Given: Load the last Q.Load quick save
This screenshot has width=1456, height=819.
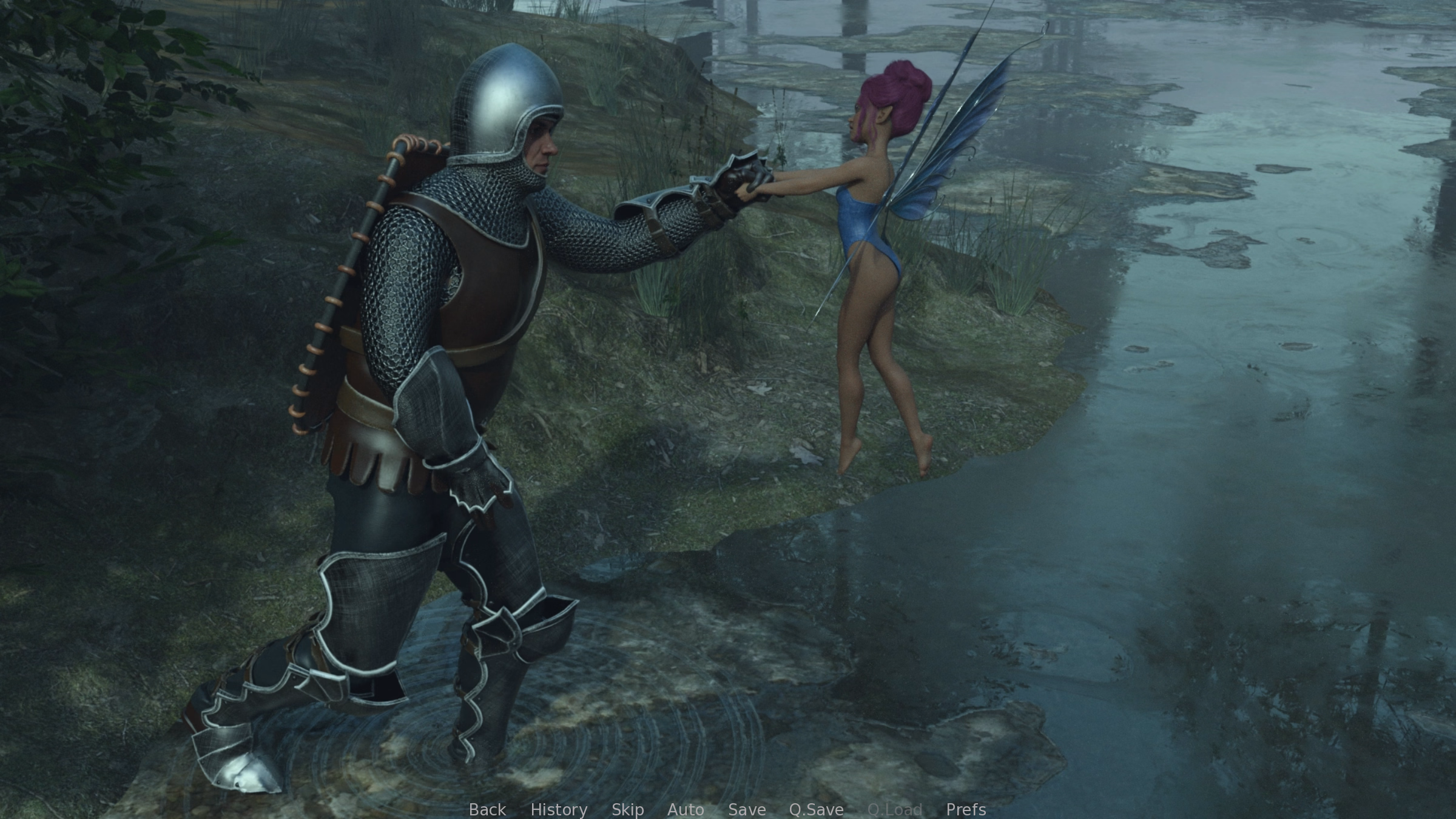Looking at the screenshot, I should pos(894,809).
